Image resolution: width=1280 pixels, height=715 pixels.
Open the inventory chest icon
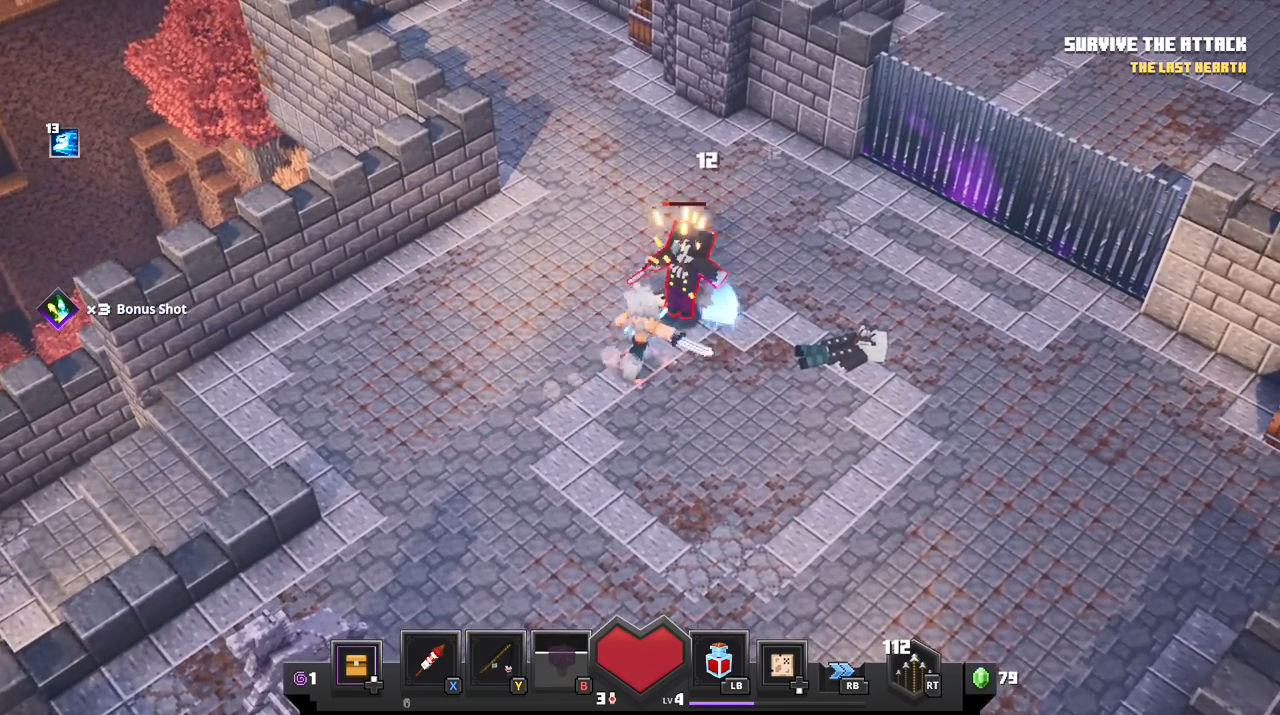point(356,664)
